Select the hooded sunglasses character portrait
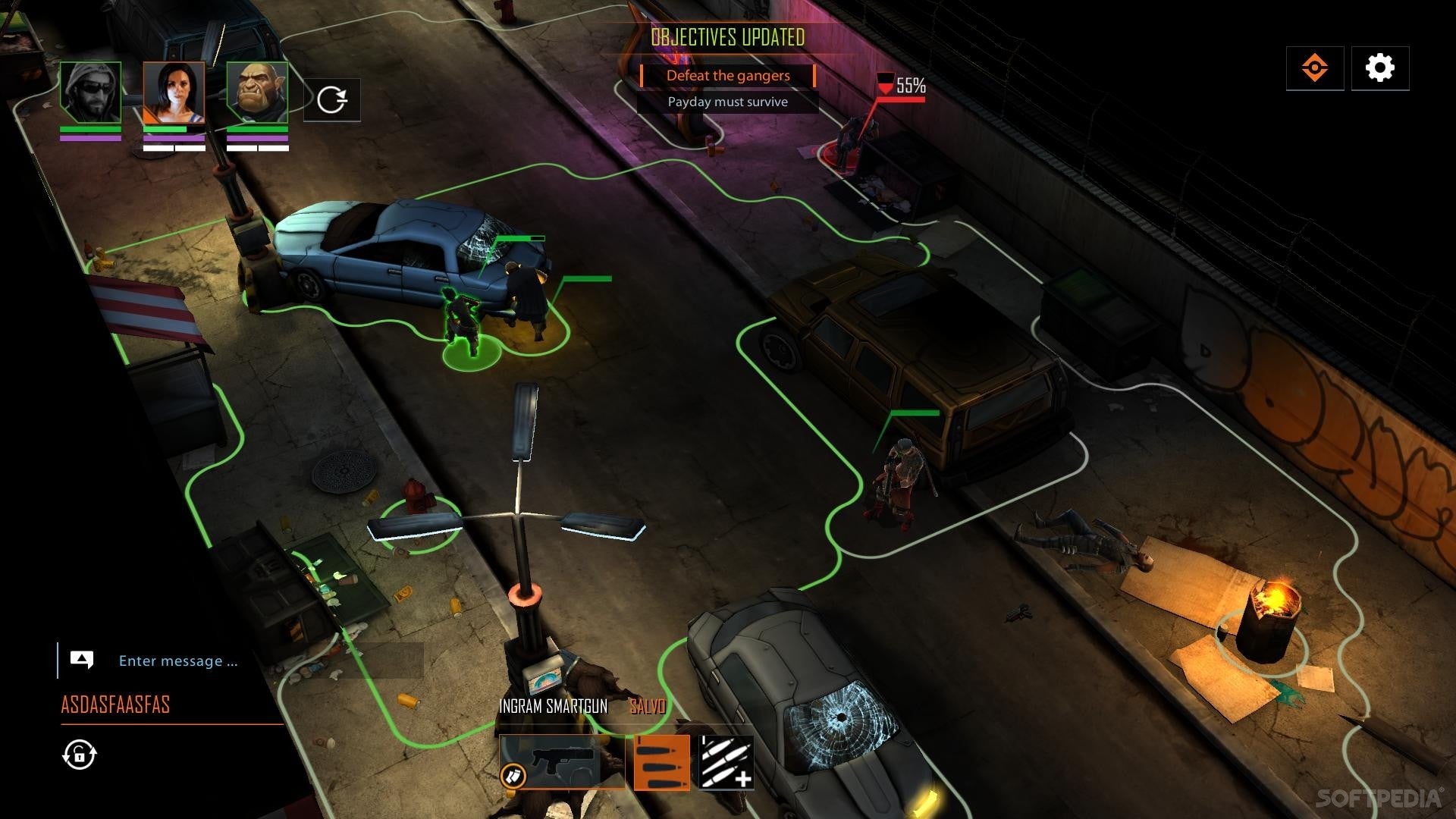Screen dimensions: 1456x819 (91, 92)
